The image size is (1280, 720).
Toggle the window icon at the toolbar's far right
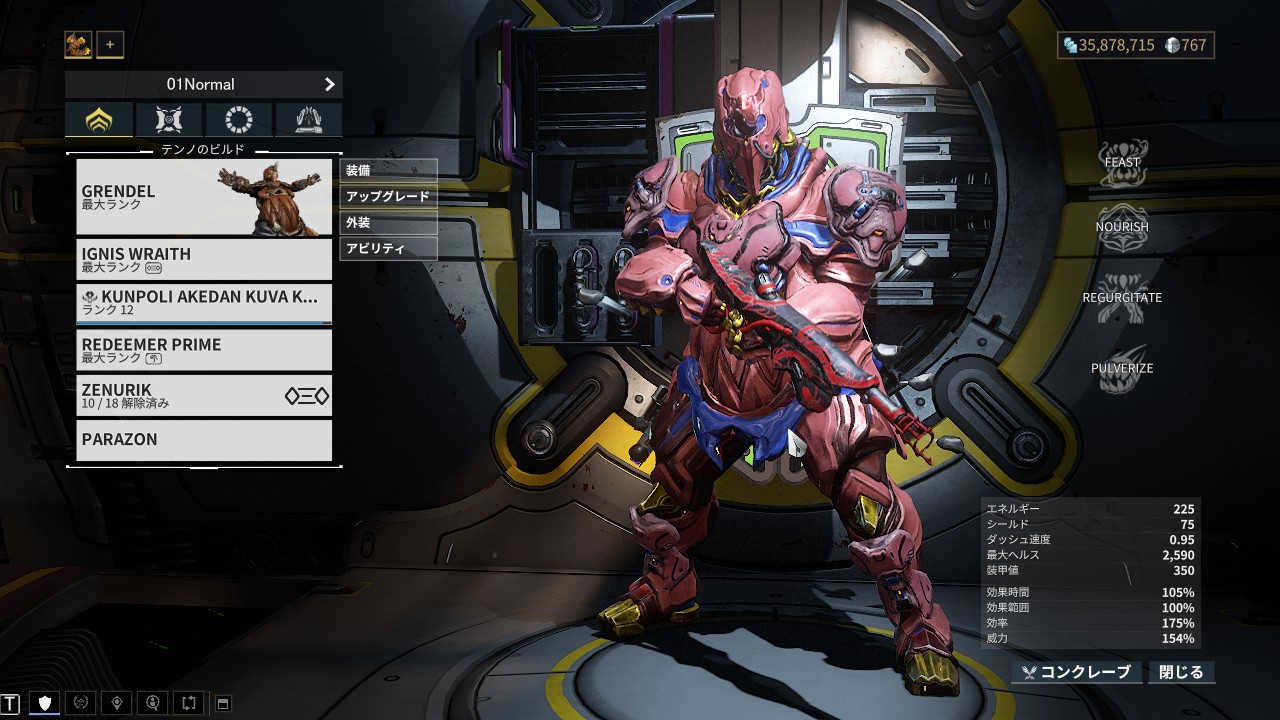click(222, 703)
